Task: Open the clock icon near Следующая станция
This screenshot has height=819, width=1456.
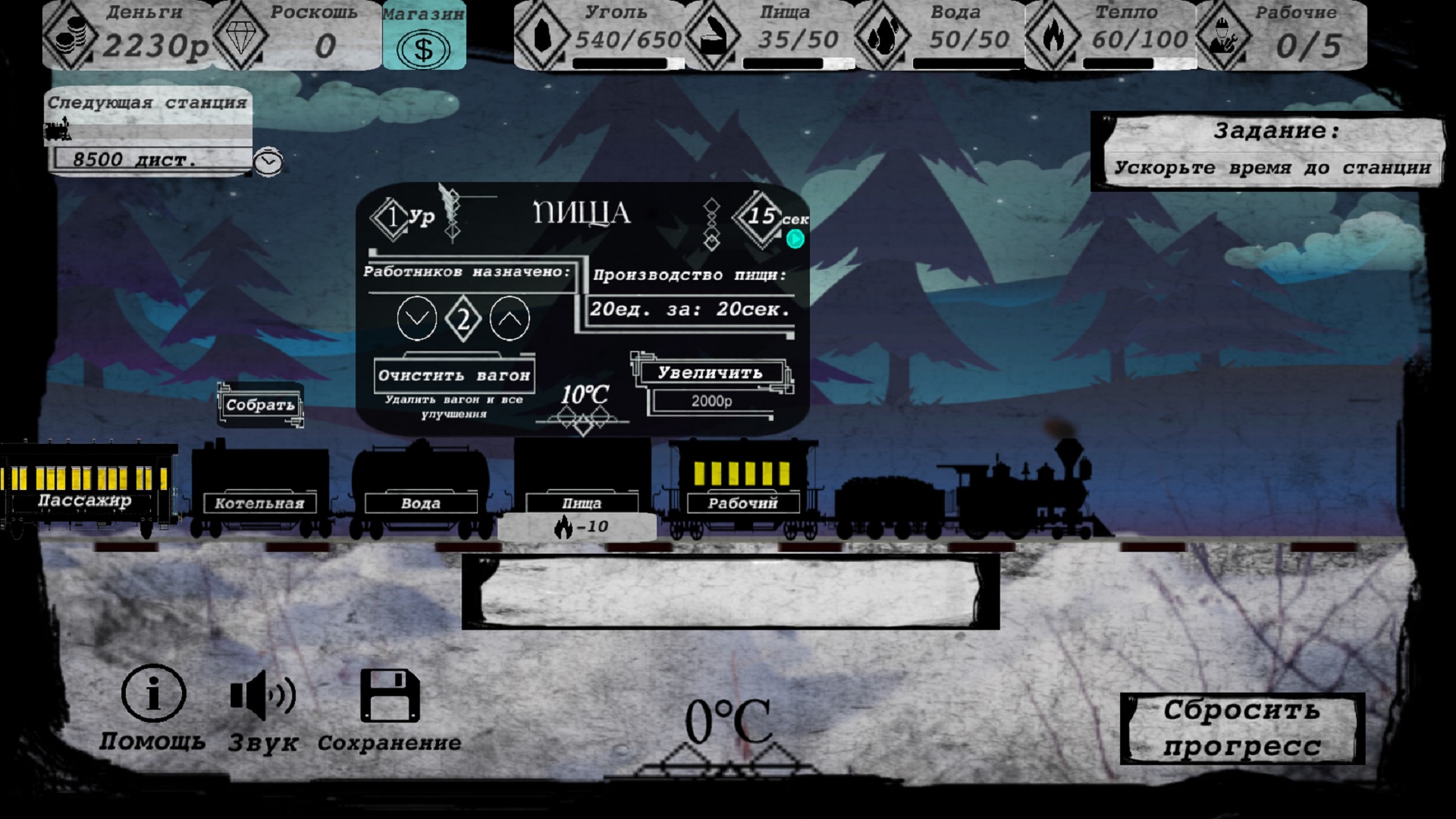Action: click(x=269, y=162)
